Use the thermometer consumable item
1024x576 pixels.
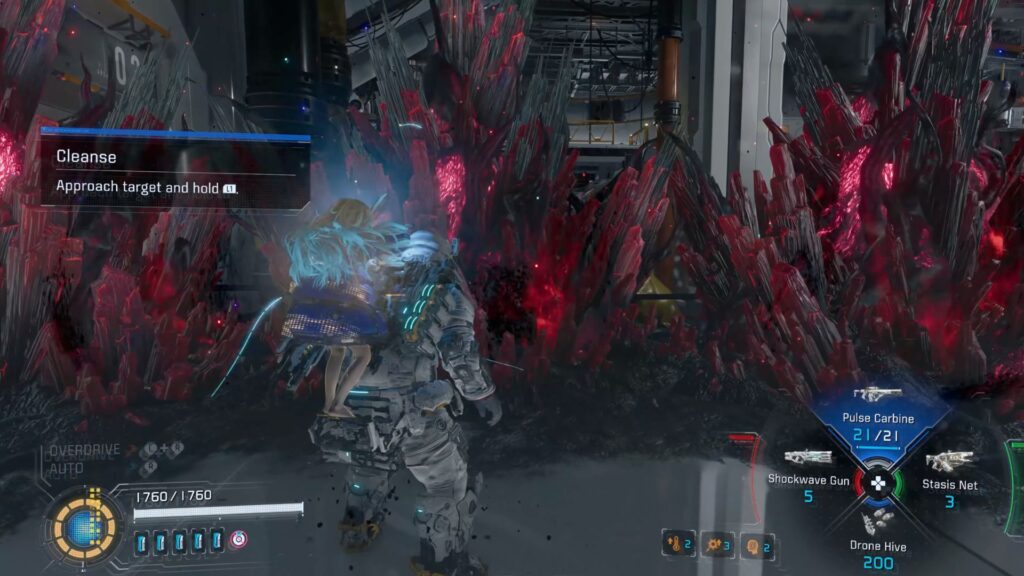tap(678, 543)
